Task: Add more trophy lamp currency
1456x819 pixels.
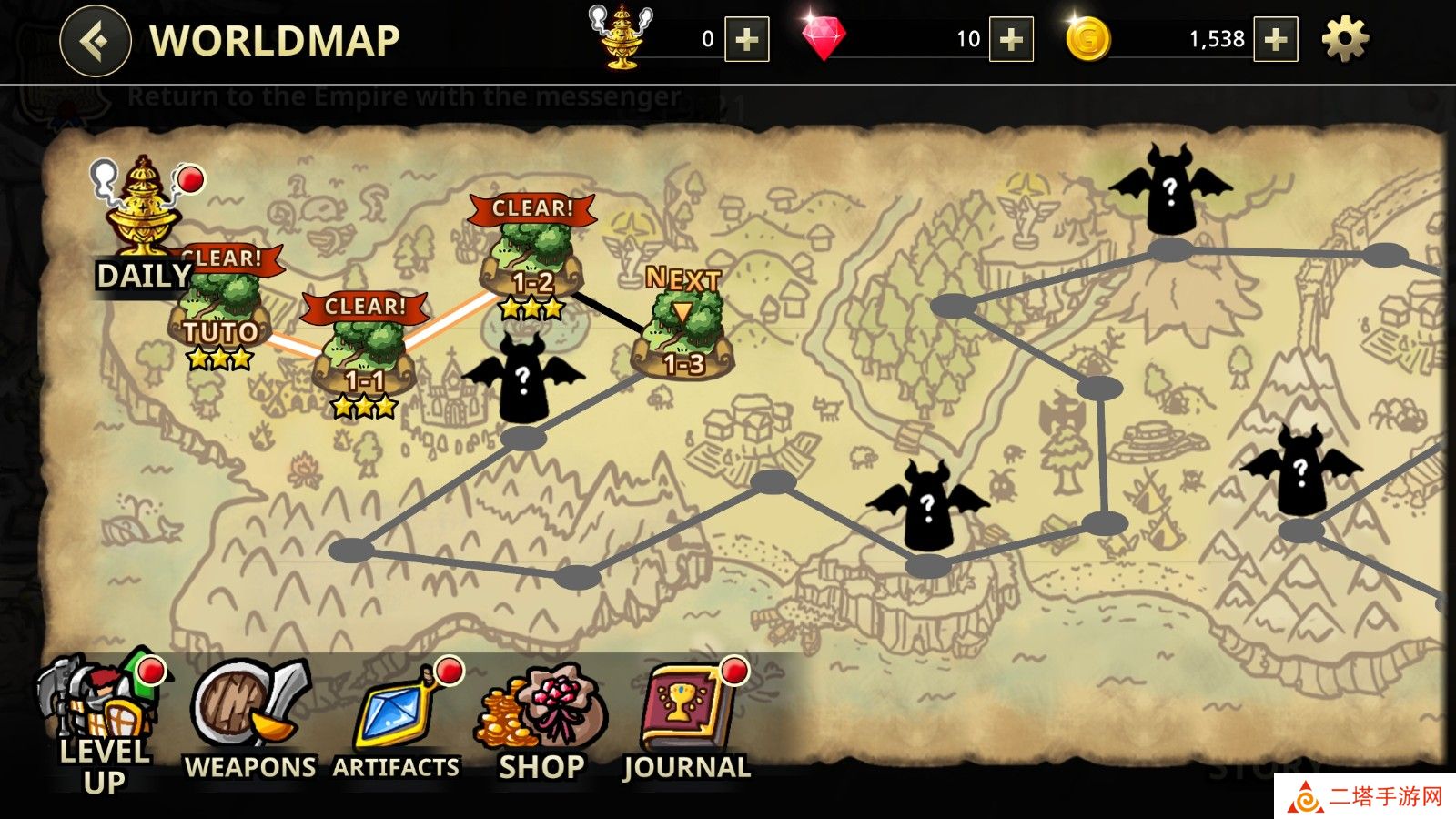Action: point(746,40)
